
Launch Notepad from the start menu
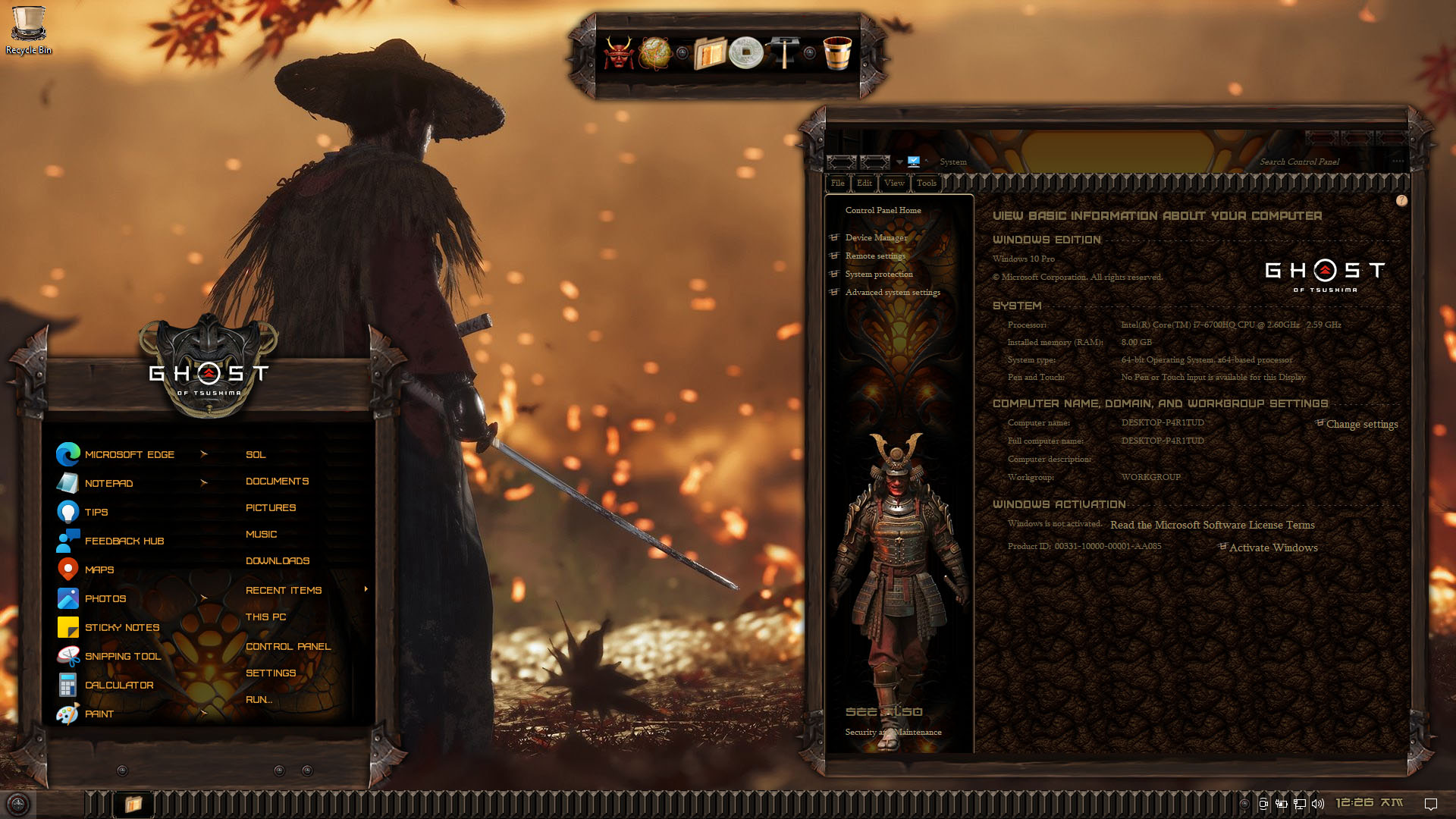108,483
